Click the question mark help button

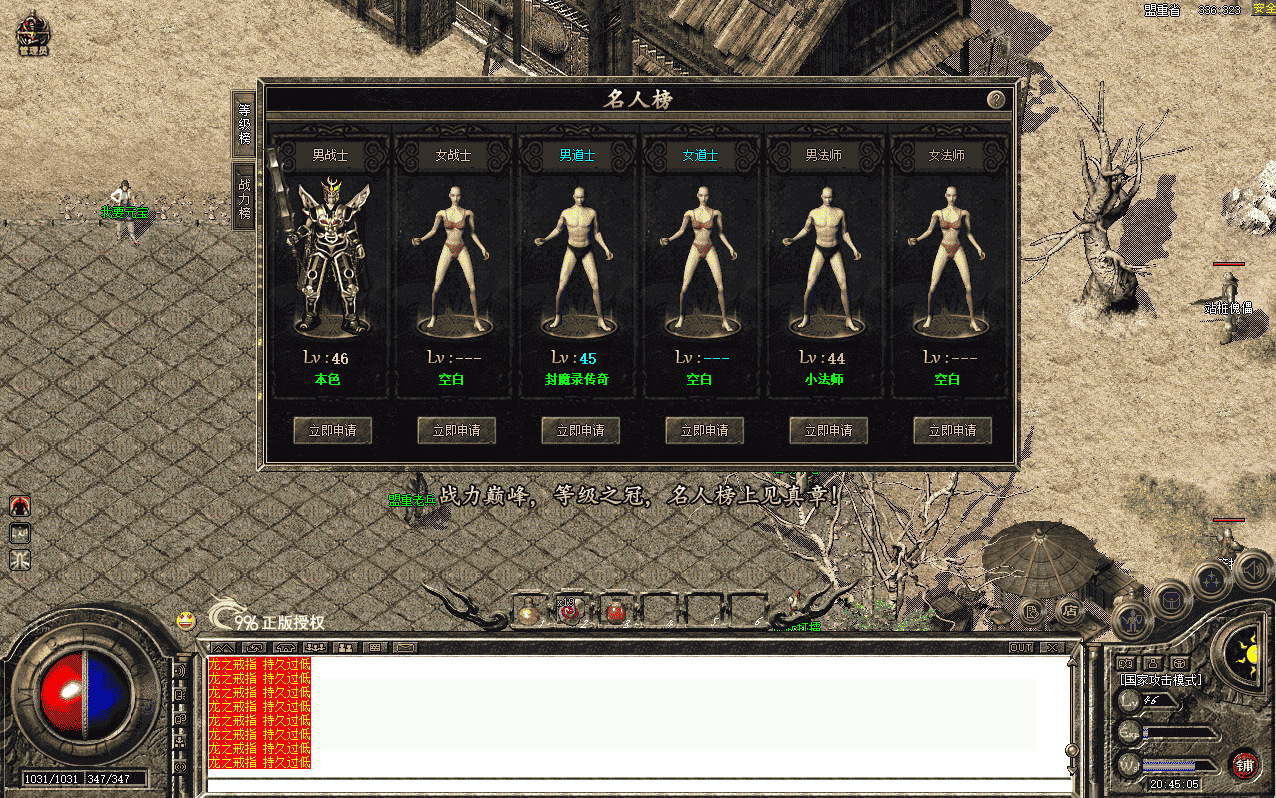pos(995,99)
